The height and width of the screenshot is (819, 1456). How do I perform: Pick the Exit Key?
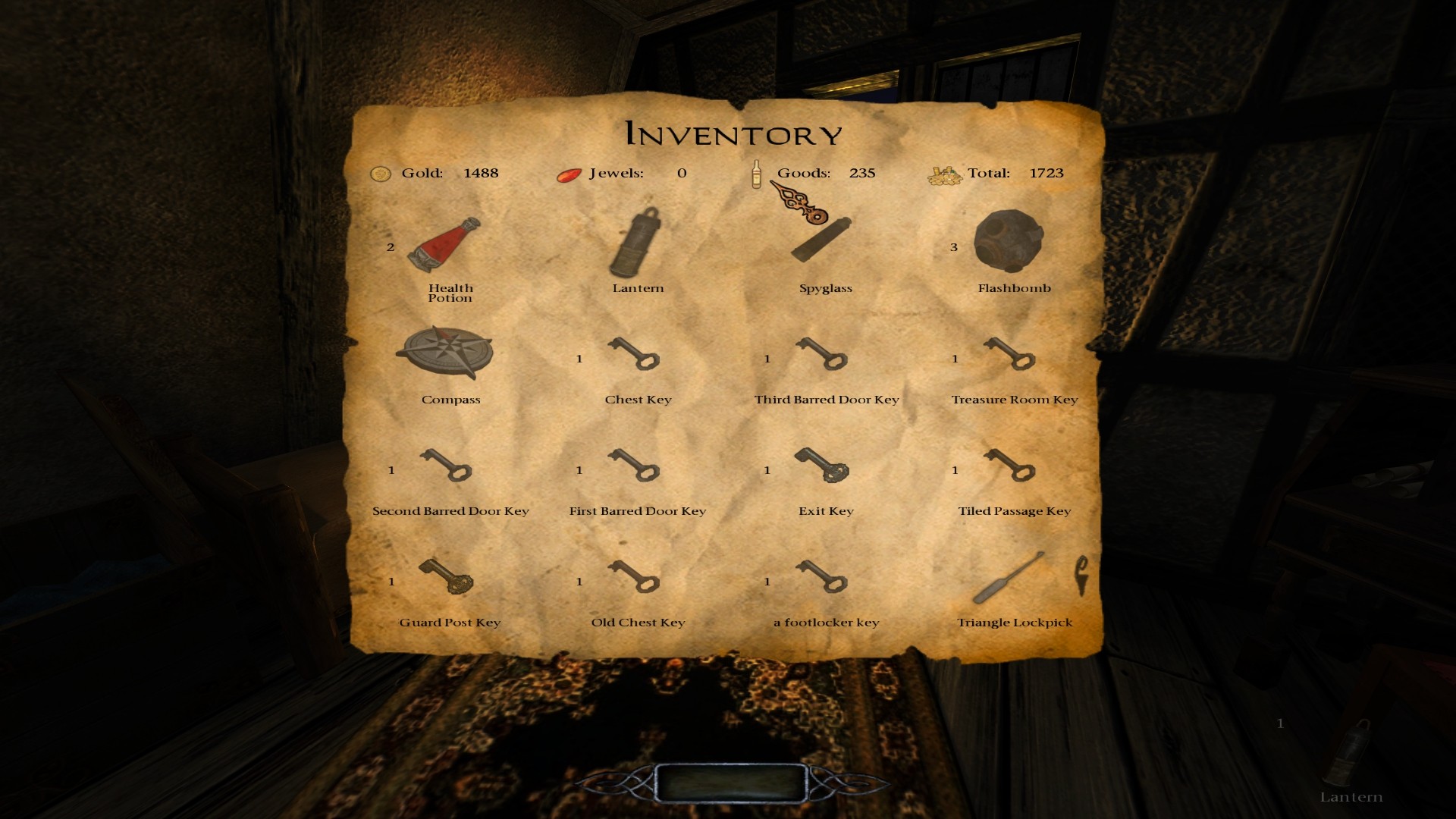coord(822,466)
